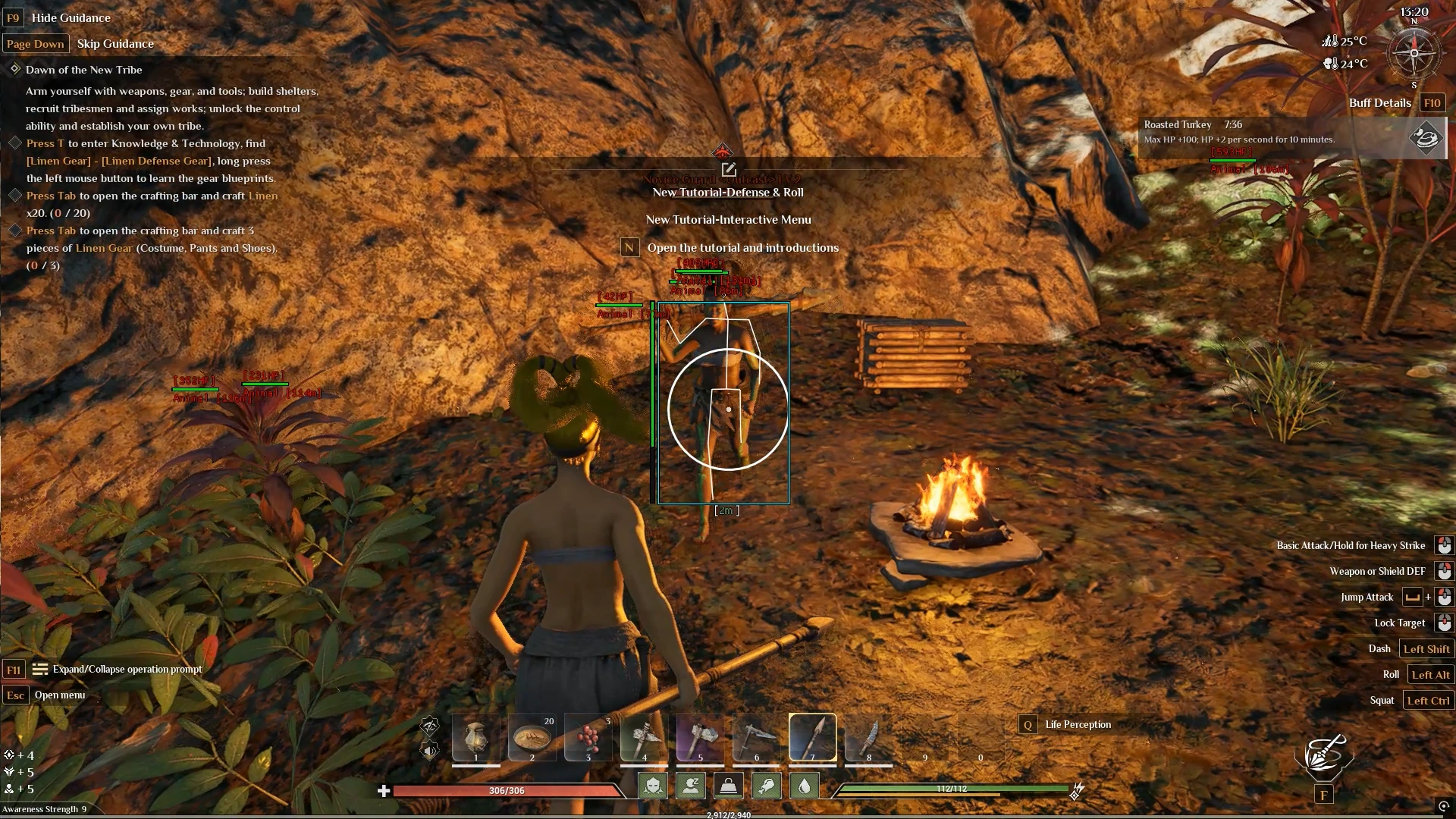This screenshot has width=1456, height=819.
Task: Select the spear in hotbar slot 7
Action: (813, 736)
